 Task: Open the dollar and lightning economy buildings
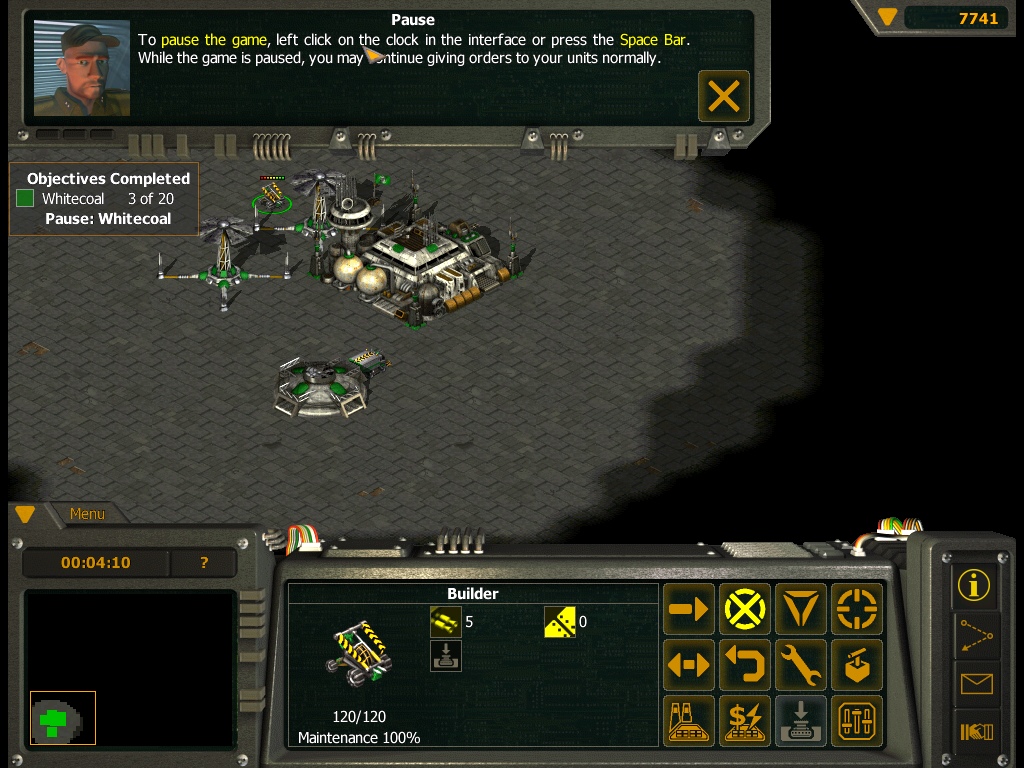tap(745, 721)
